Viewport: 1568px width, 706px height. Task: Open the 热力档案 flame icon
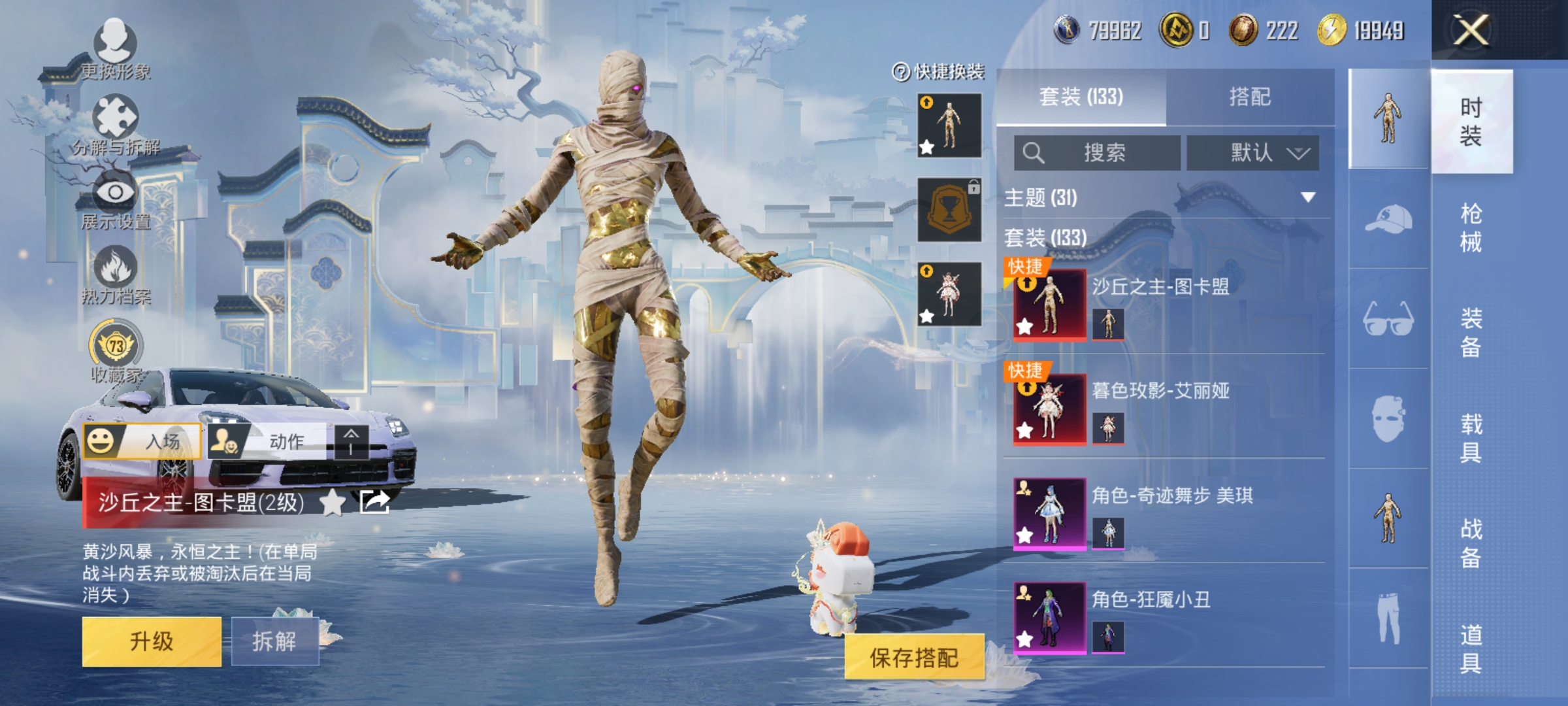tap(116, 275)
